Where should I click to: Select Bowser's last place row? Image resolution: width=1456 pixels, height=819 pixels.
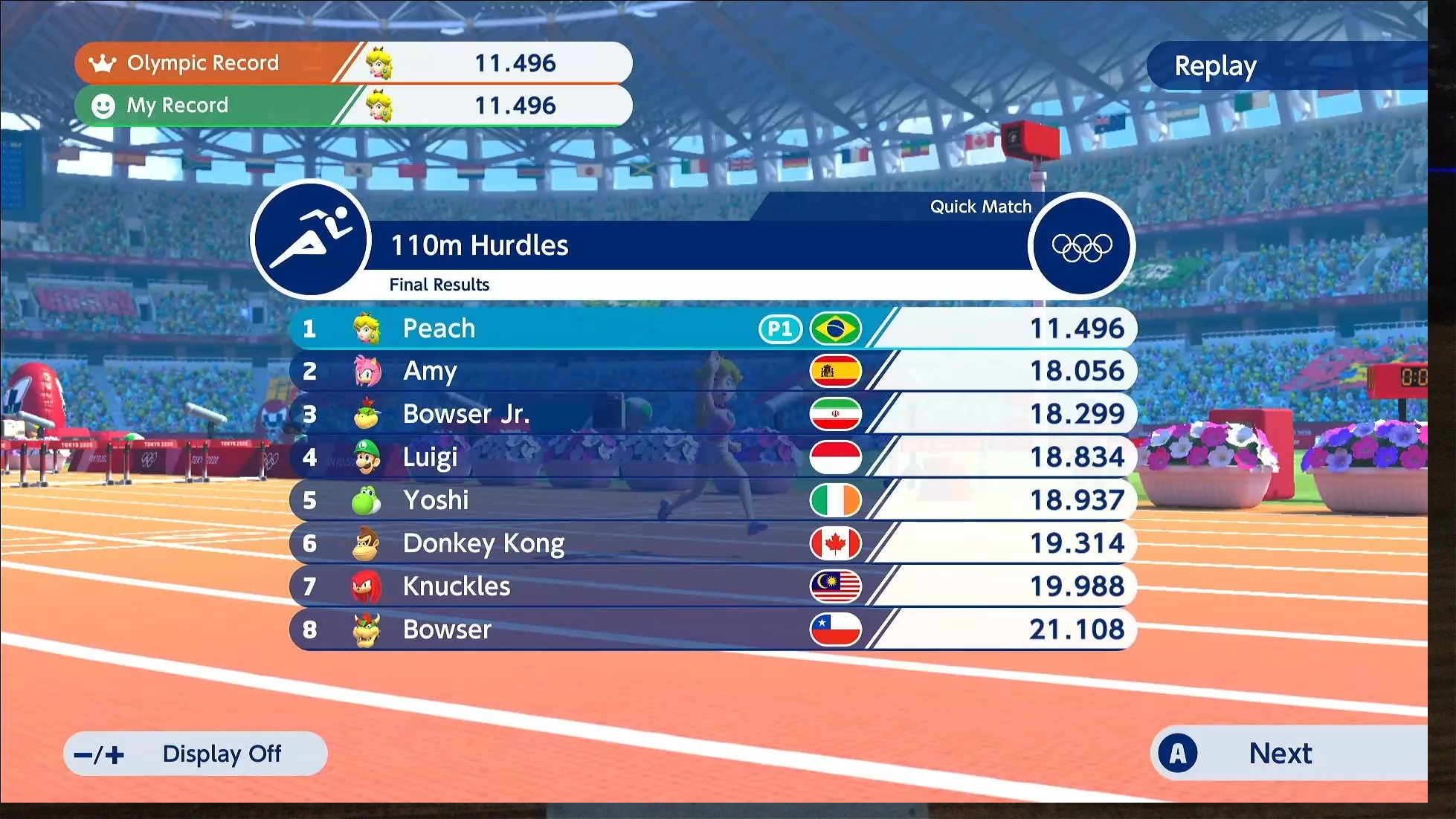(712, 629)
